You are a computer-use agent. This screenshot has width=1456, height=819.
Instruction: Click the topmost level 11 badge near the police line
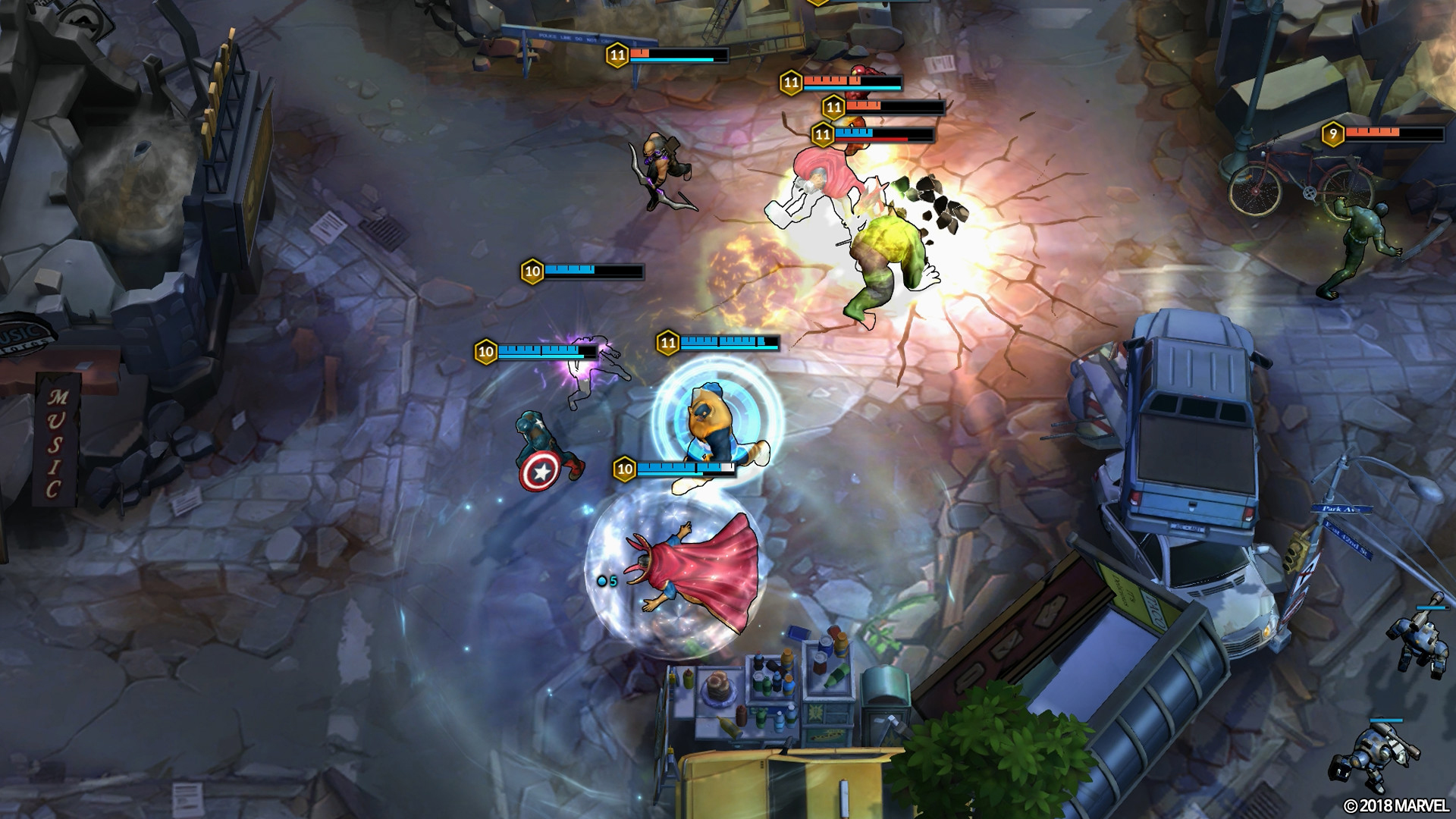[x=615, y=54]
